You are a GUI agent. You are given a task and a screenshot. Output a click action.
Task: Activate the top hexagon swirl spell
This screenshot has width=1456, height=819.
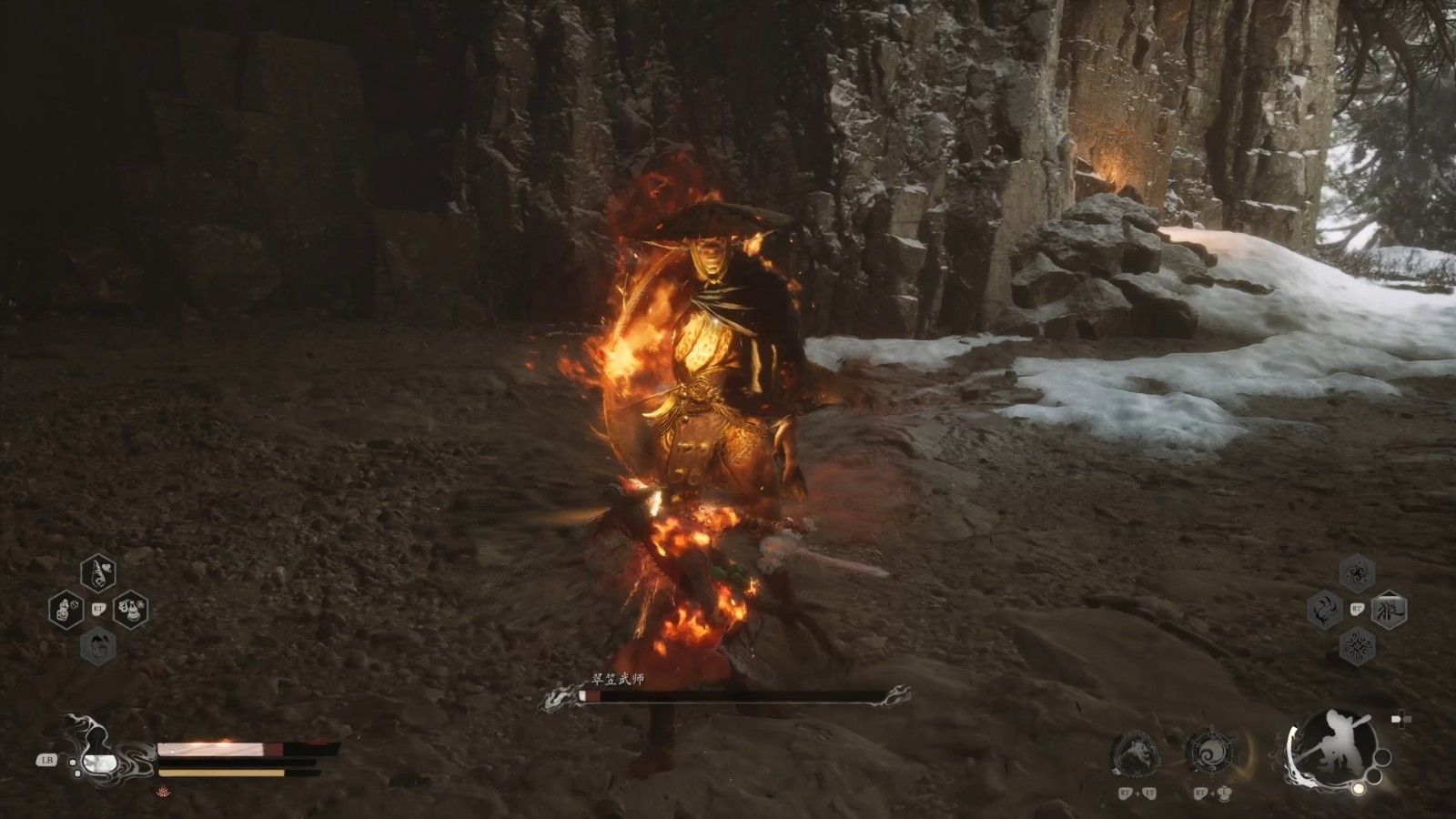click(1357, 573)
